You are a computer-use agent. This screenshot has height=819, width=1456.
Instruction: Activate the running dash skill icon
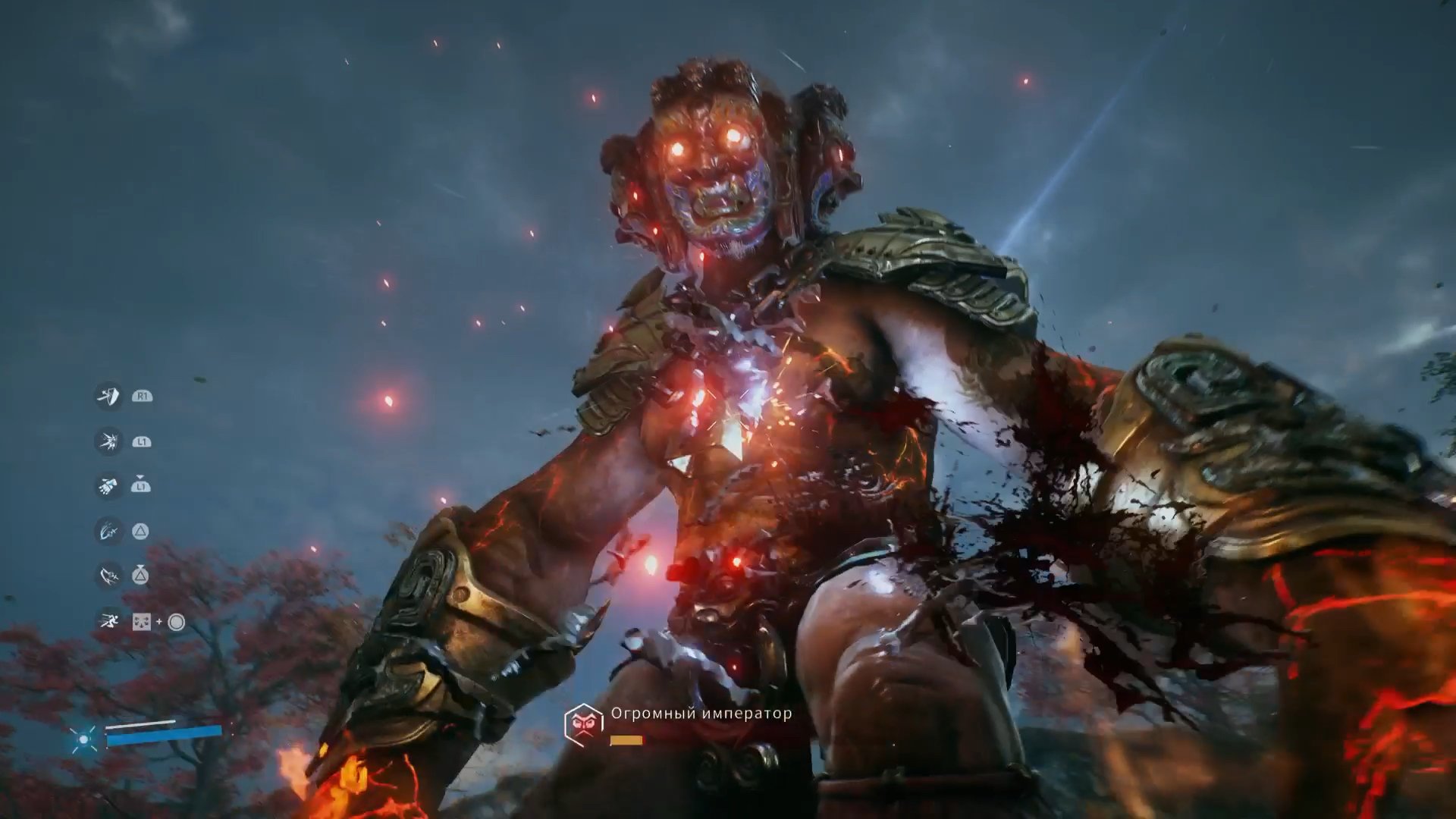108,622
